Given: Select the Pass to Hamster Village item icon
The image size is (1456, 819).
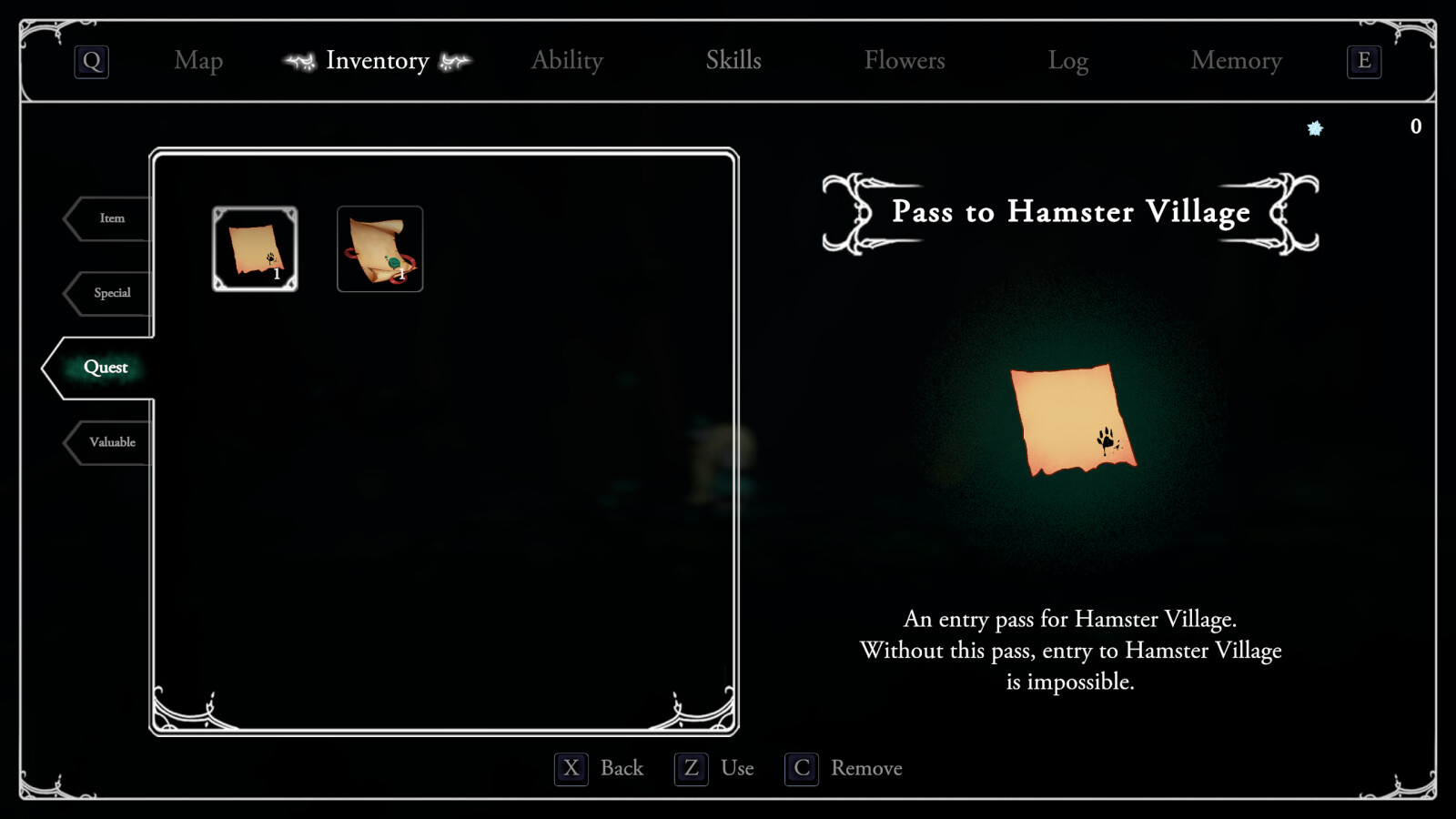Looking at the screenshot, I should [x=255, y=249].
